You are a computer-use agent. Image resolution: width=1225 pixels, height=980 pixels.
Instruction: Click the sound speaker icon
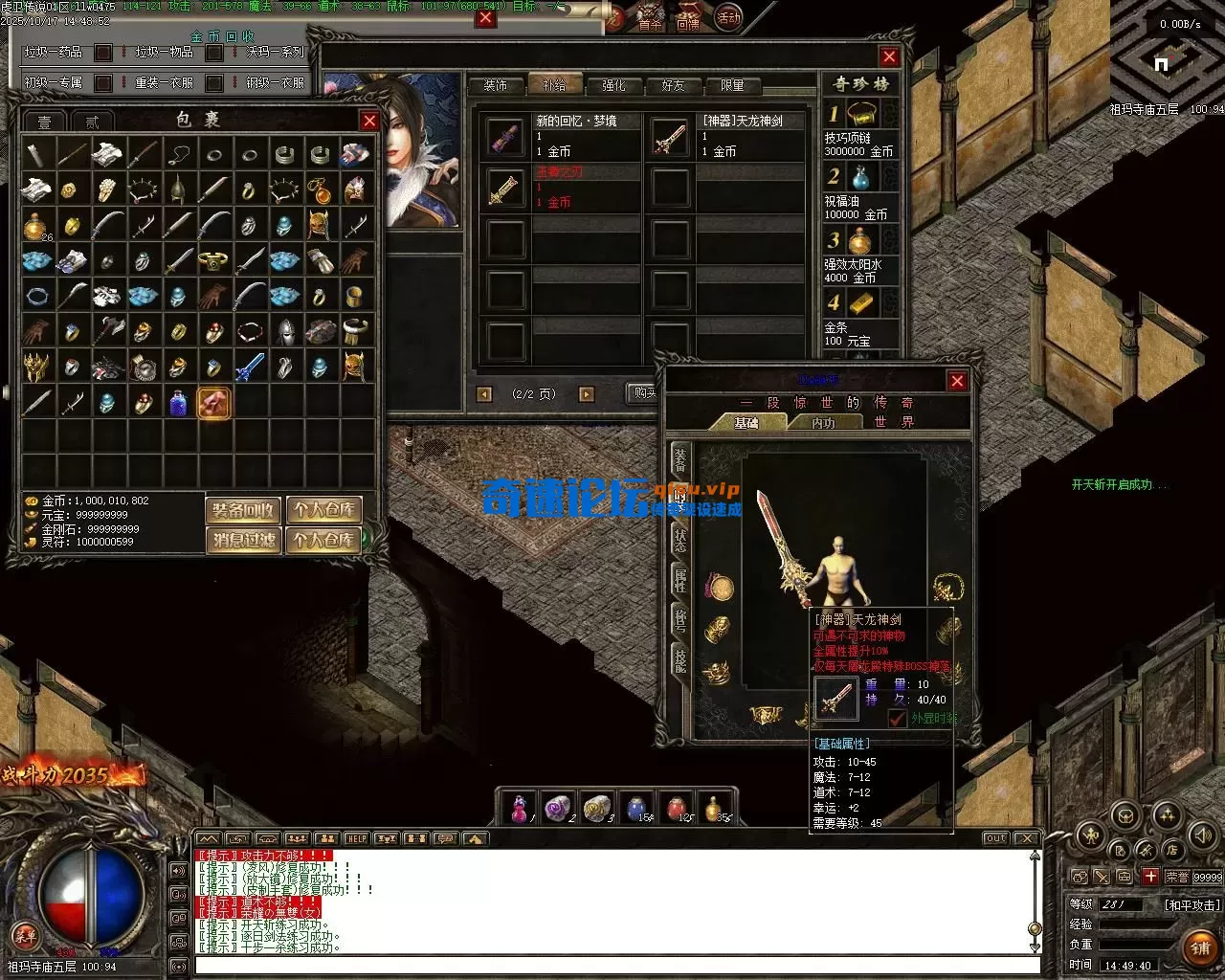coord(1203,835)
